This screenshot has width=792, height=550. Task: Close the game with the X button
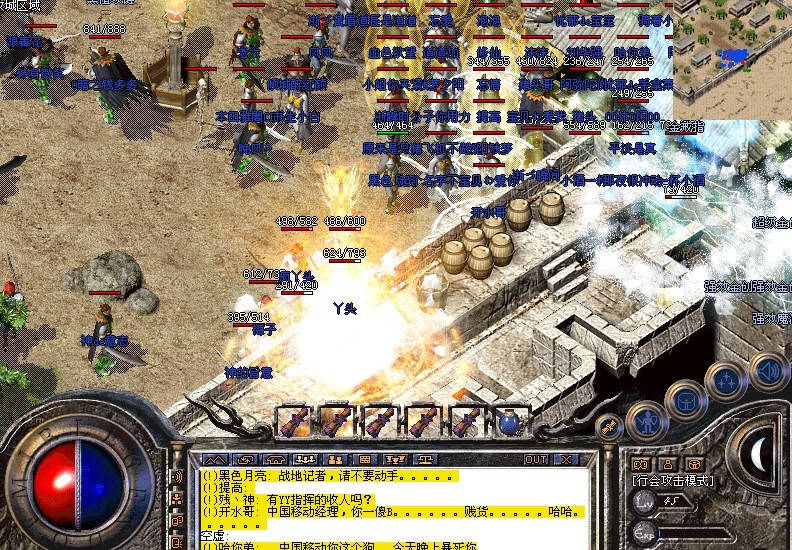click(x=565, y=460)
